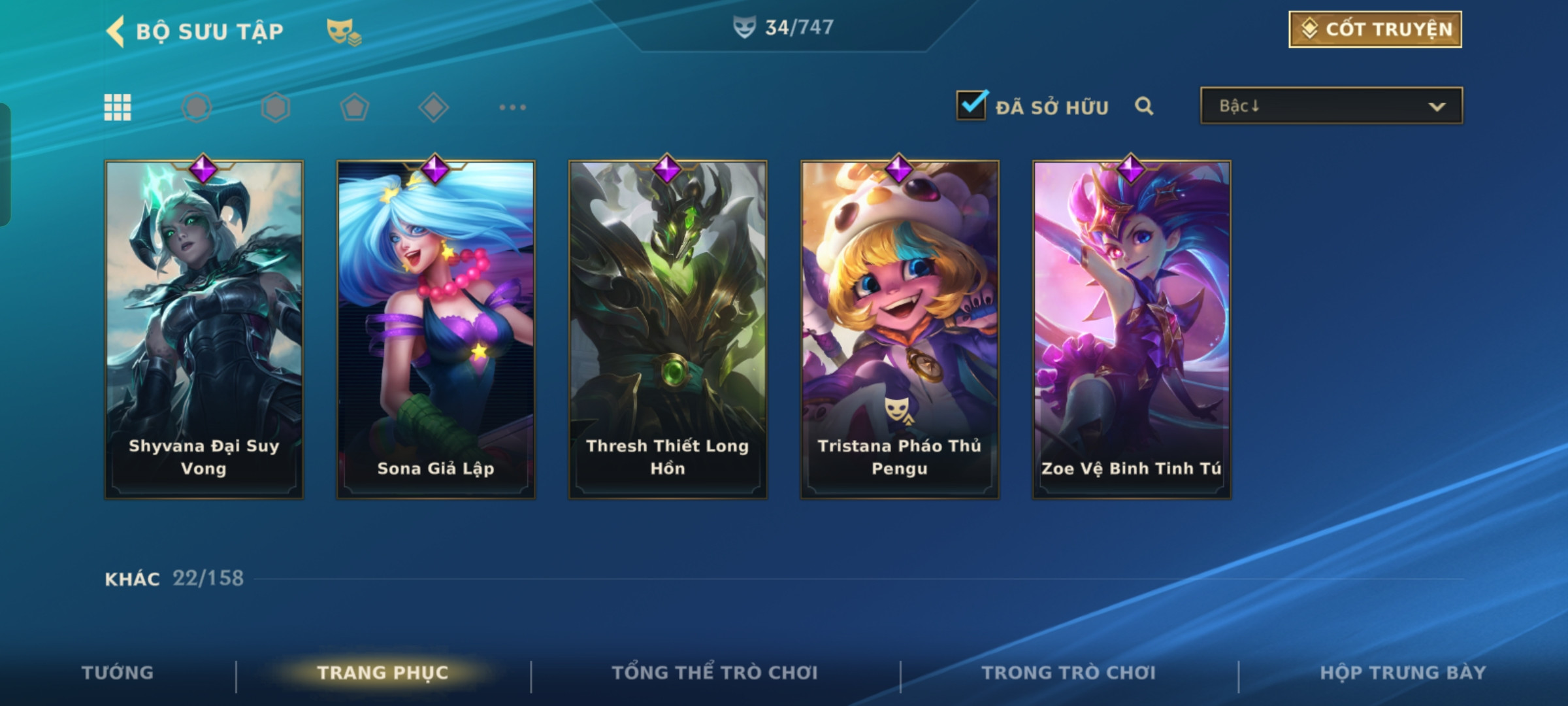This screenshot has height=706, width=1568.
Task: Open the skin search magnifier
Action: pos(1144,106)
